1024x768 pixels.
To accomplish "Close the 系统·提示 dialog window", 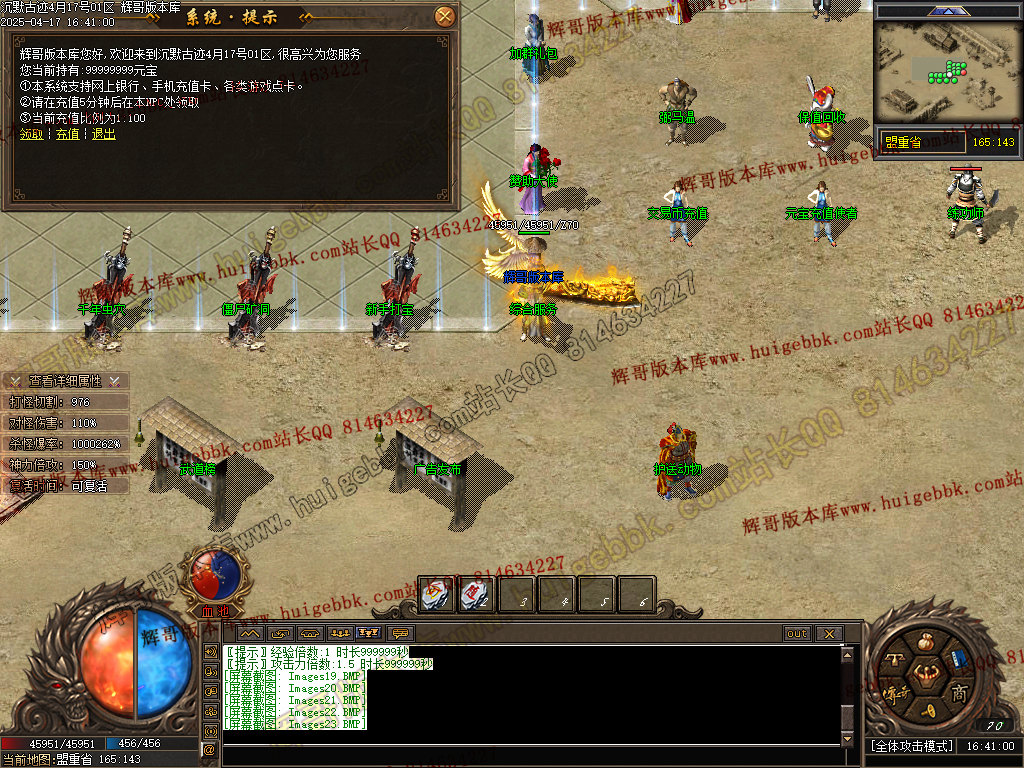I will (445, 16).
